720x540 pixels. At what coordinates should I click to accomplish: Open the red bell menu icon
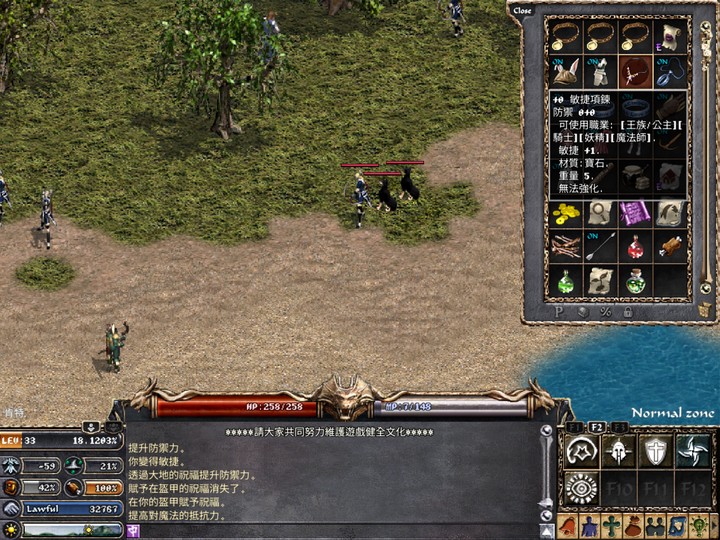(x=566, y=526)
